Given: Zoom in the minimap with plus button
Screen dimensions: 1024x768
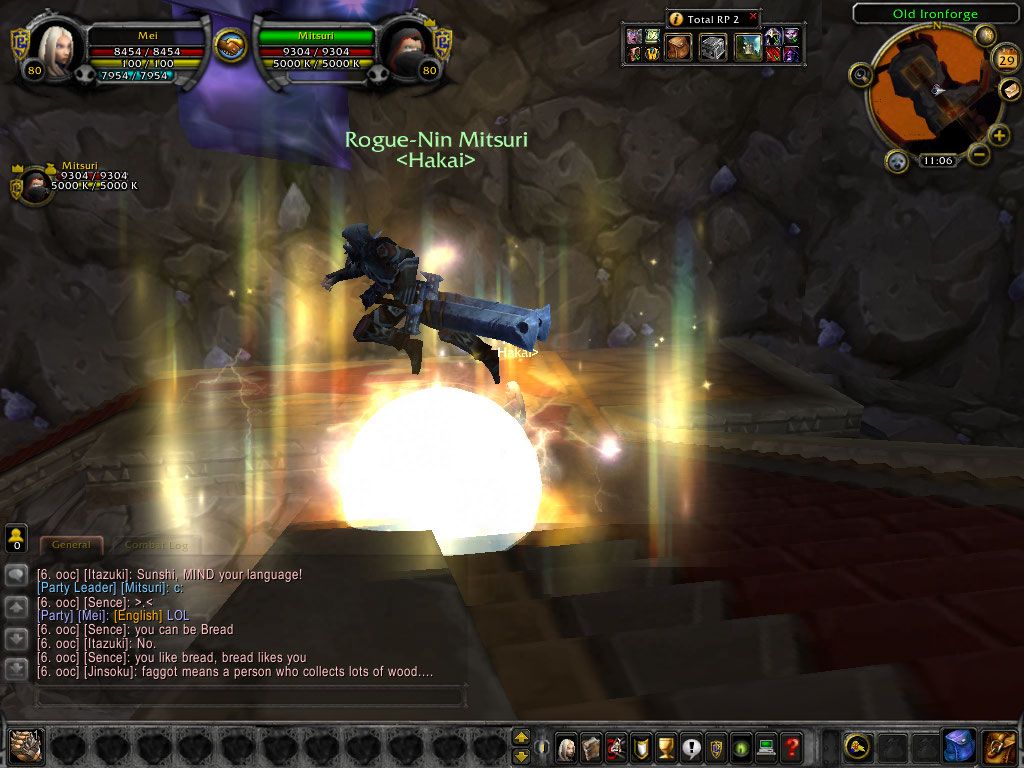Looking at the screenshot, I should 998,135.
